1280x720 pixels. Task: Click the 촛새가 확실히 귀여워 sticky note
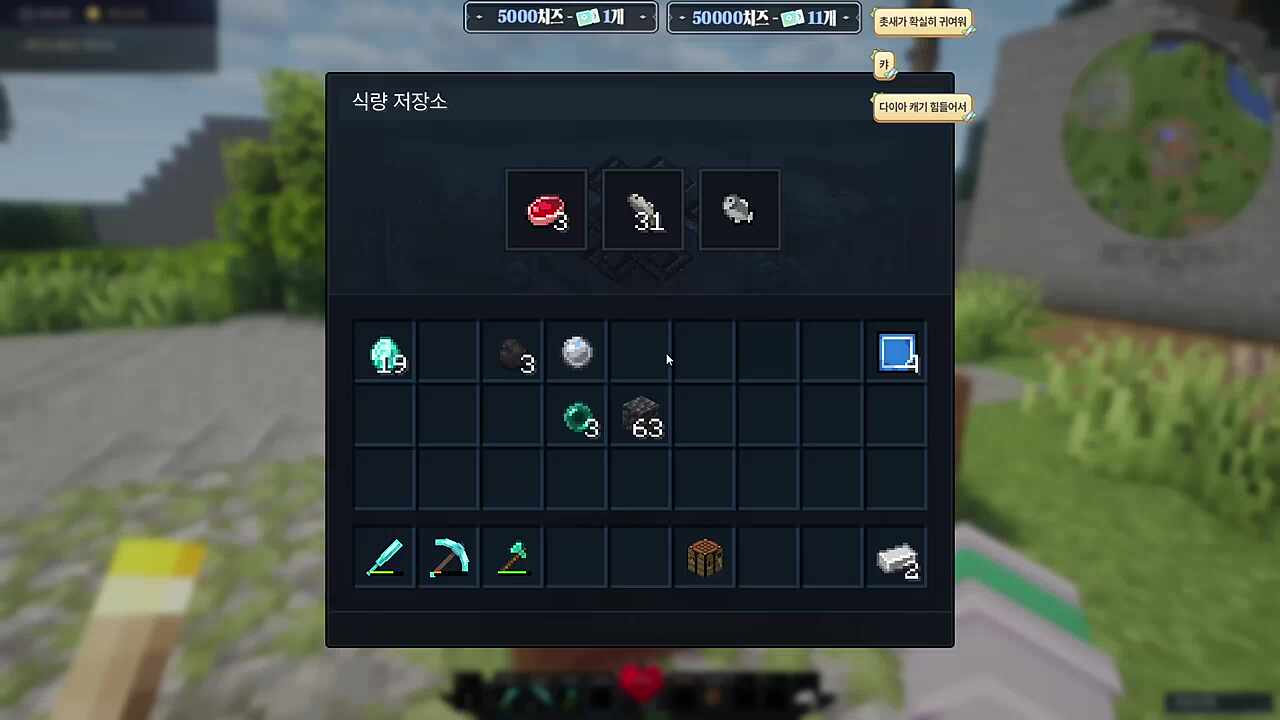[923, 21]
